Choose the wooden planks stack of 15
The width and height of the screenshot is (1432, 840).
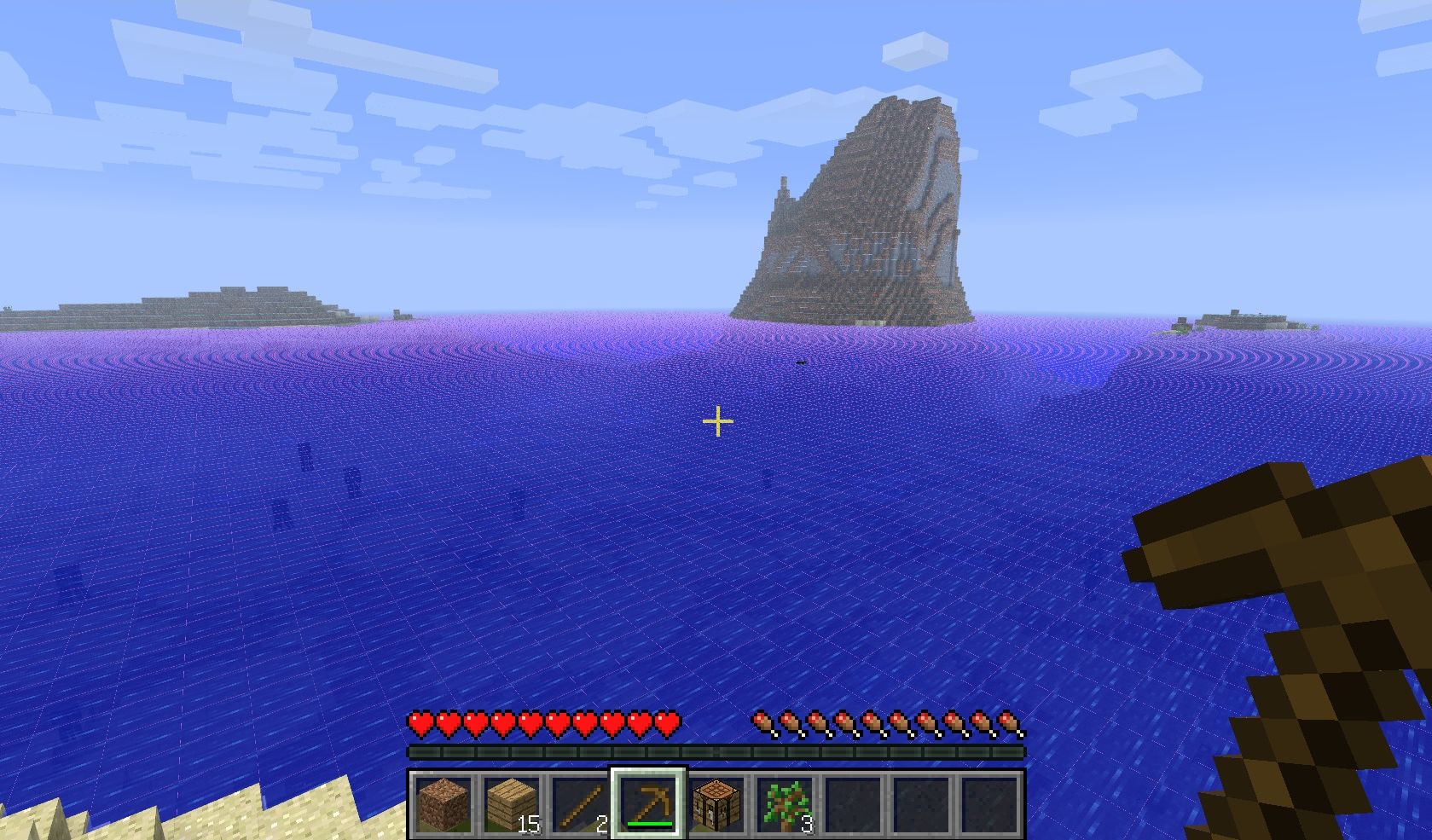click(x=511, y=804)
